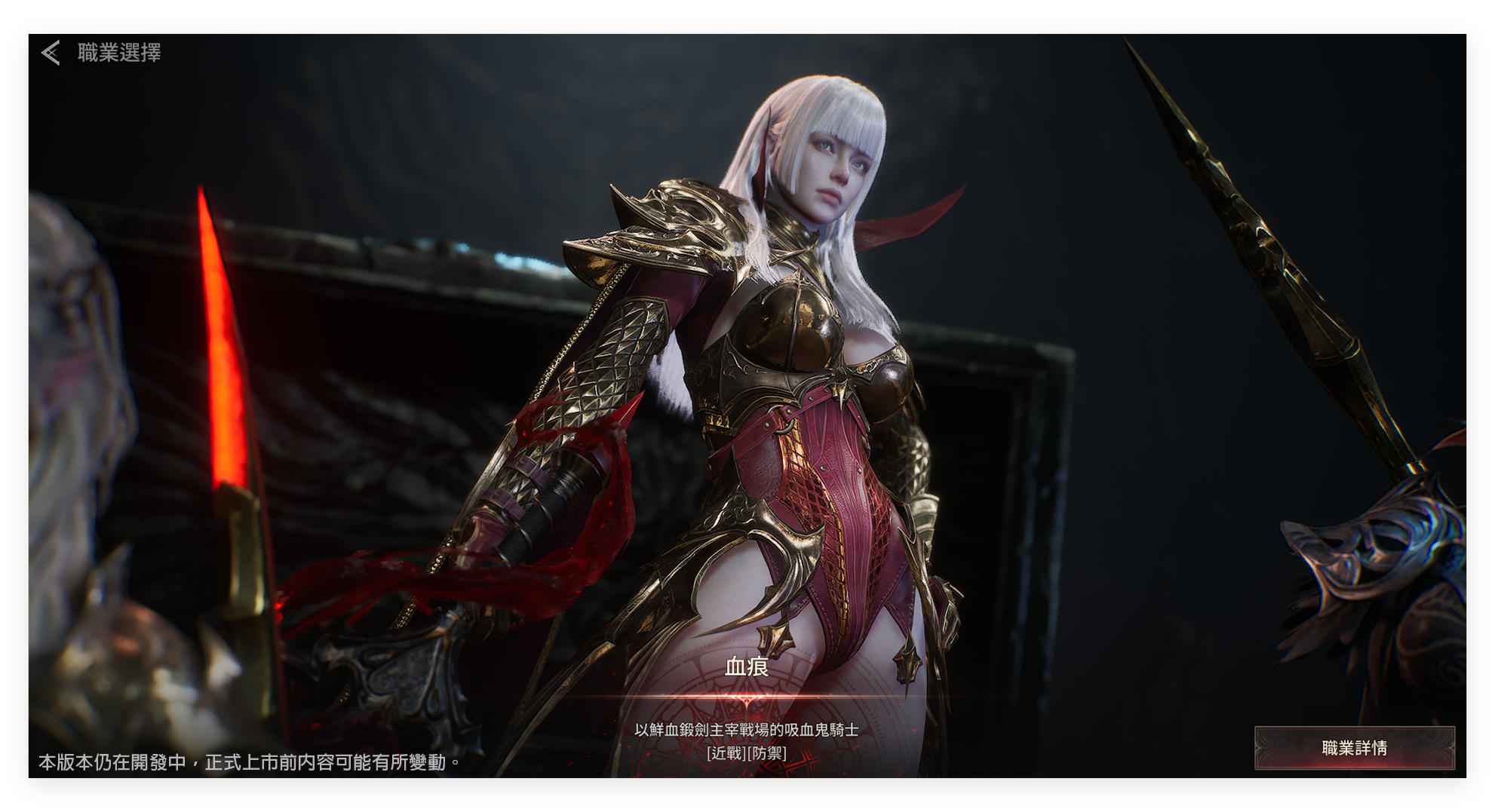Go back with the arrow beside 職業選擇
Image resolution: width=1495 pixels, height=812 pixels.
[x=51, y=53]
